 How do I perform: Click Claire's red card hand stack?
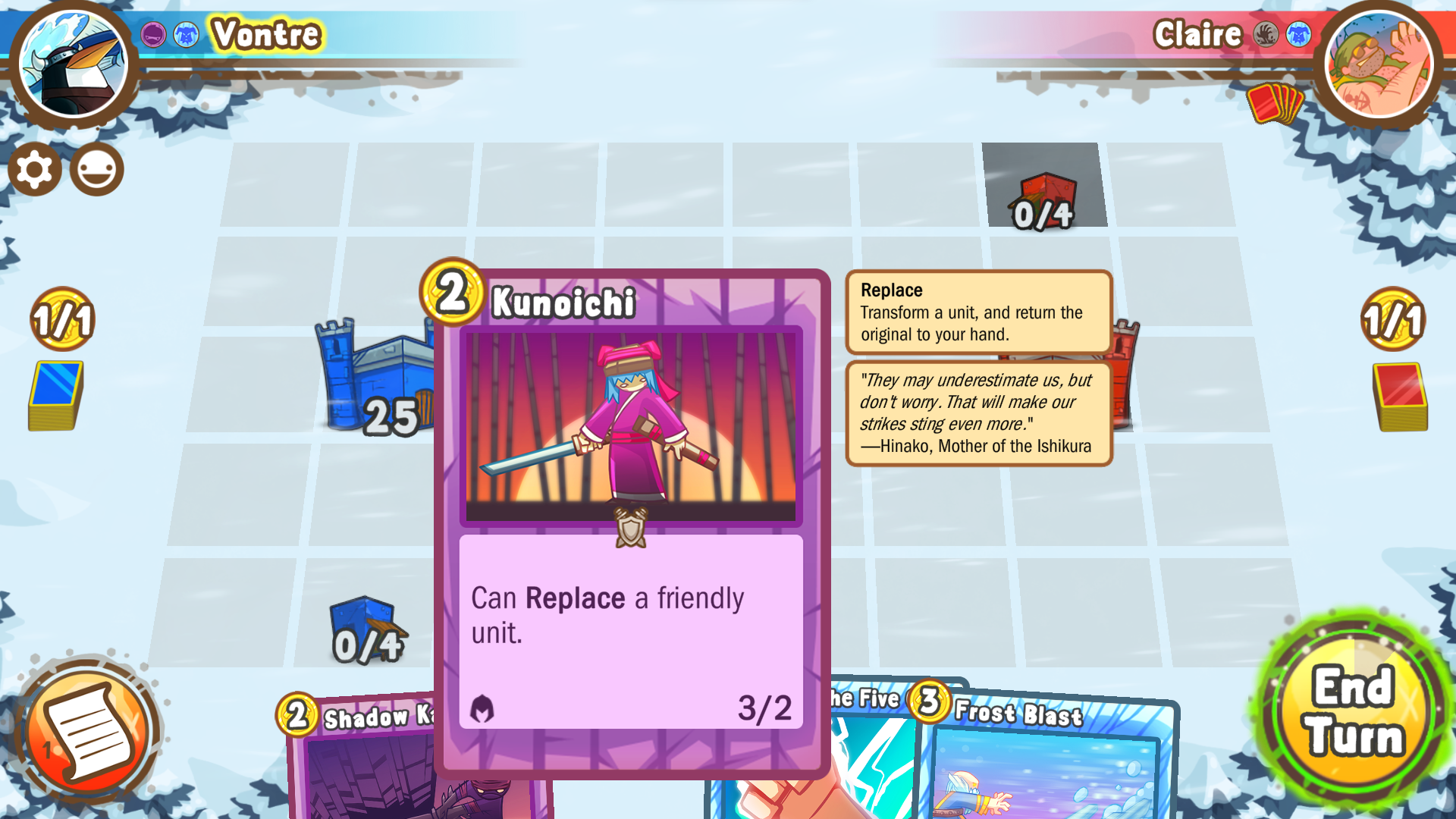(x=1274, y=104)
